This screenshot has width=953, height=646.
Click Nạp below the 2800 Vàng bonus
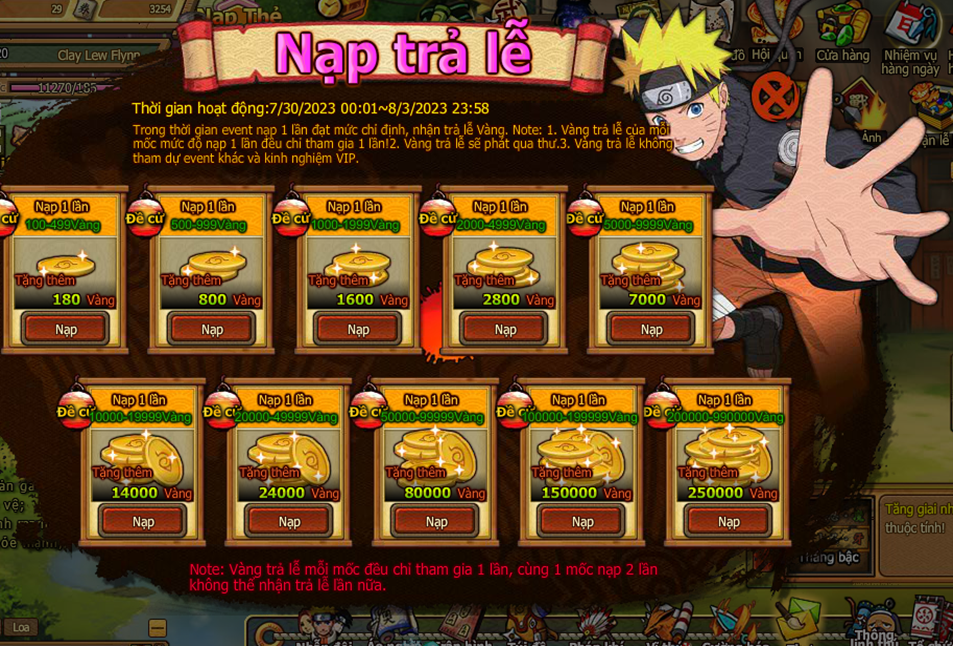tap(505, 329)
